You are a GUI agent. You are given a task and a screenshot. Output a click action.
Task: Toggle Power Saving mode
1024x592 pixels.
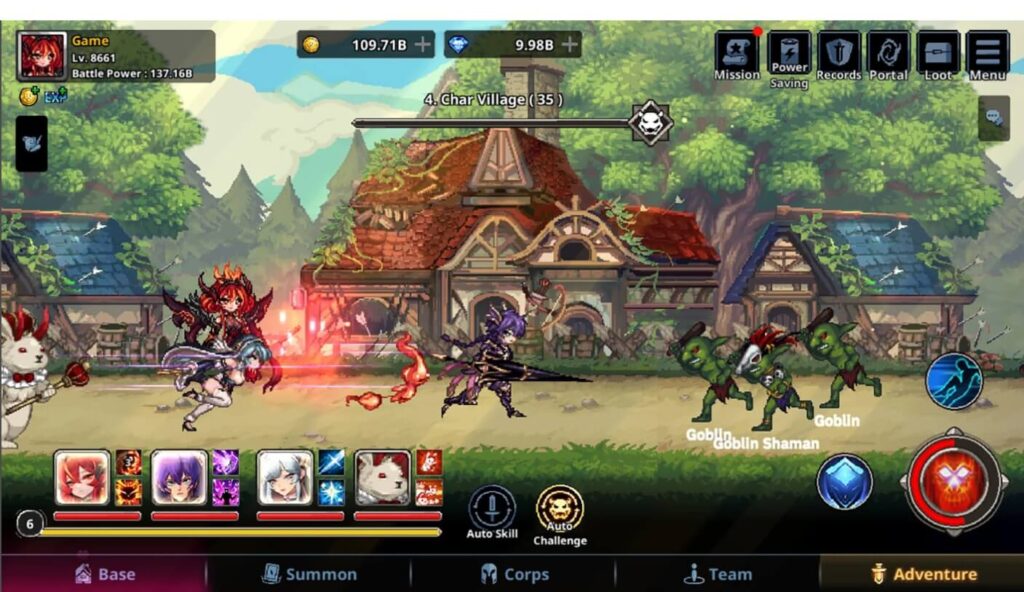coord(789,54)
